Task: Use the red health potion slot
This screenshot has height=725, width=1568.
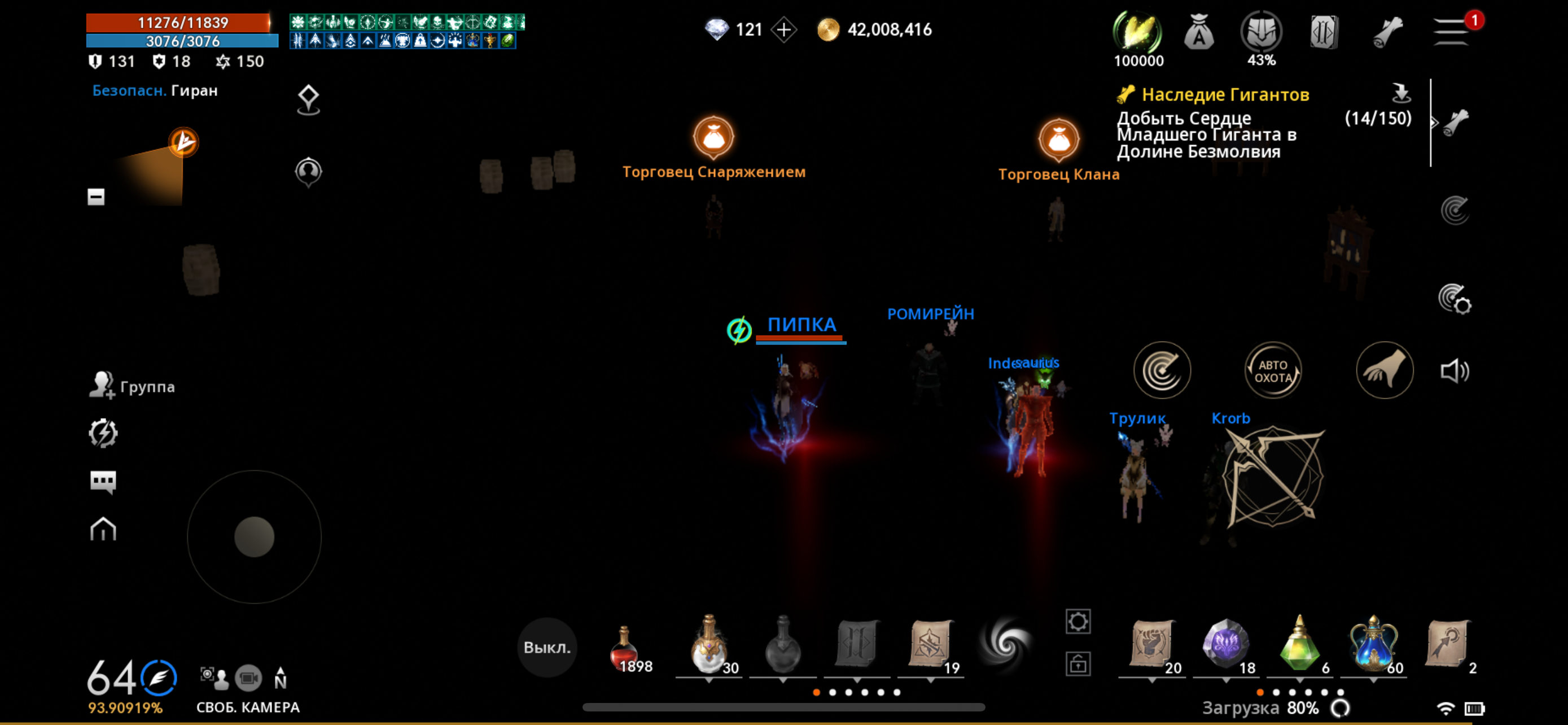Action: pyautogui.click(x=624, y=647)
